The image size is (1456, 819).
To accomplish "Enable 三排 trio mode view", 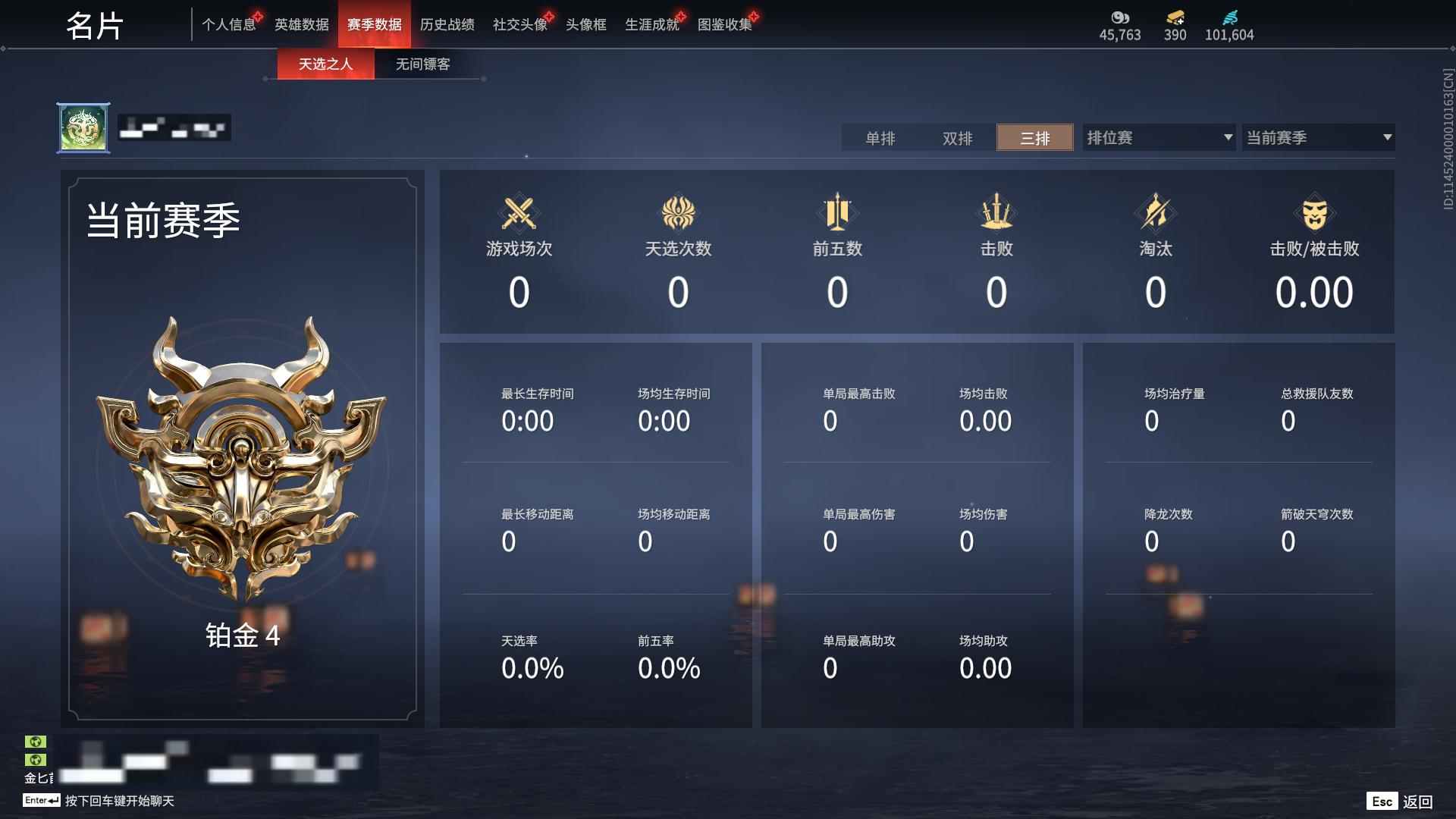I will click(1034, 138).
